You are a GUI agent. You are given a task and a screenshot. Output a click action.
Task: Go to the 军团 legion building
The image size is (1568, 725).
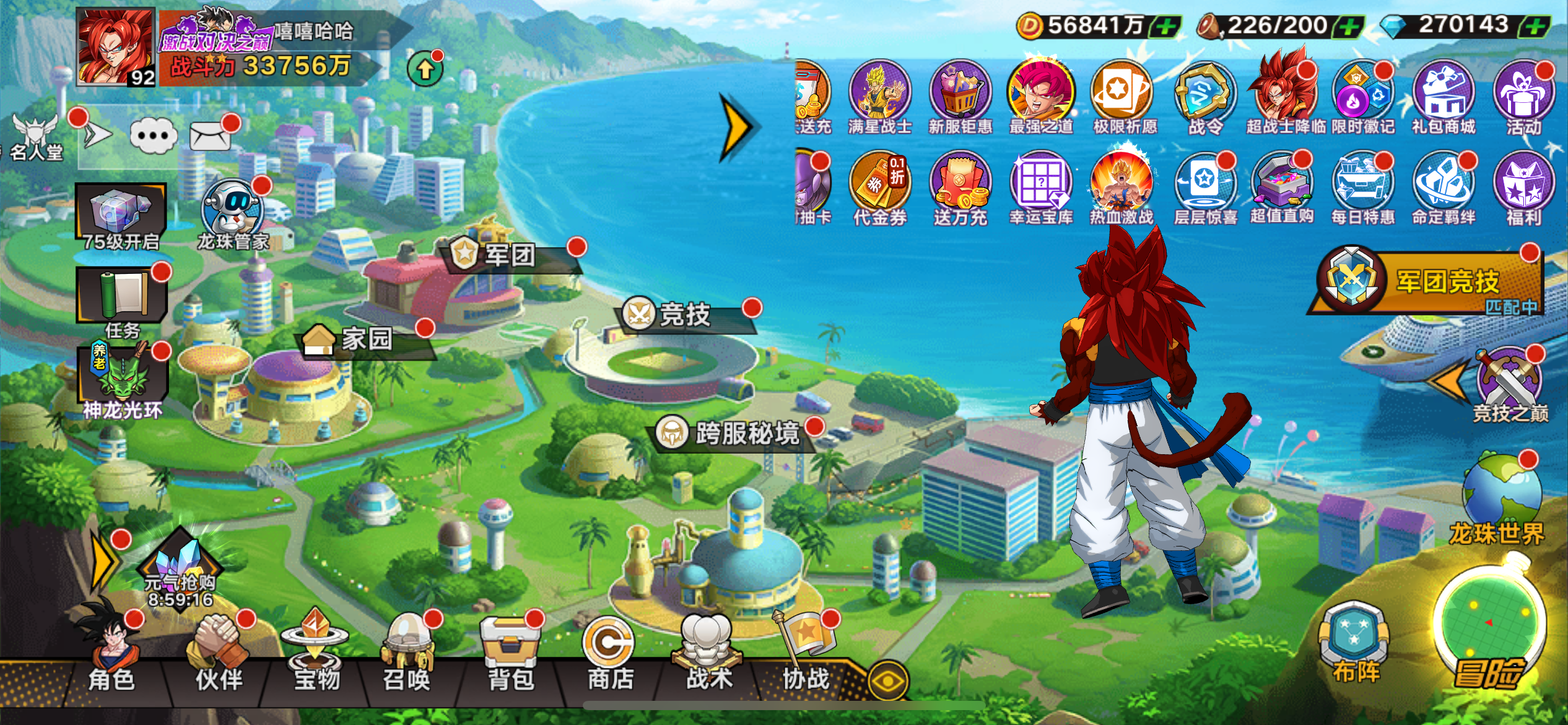509,255
